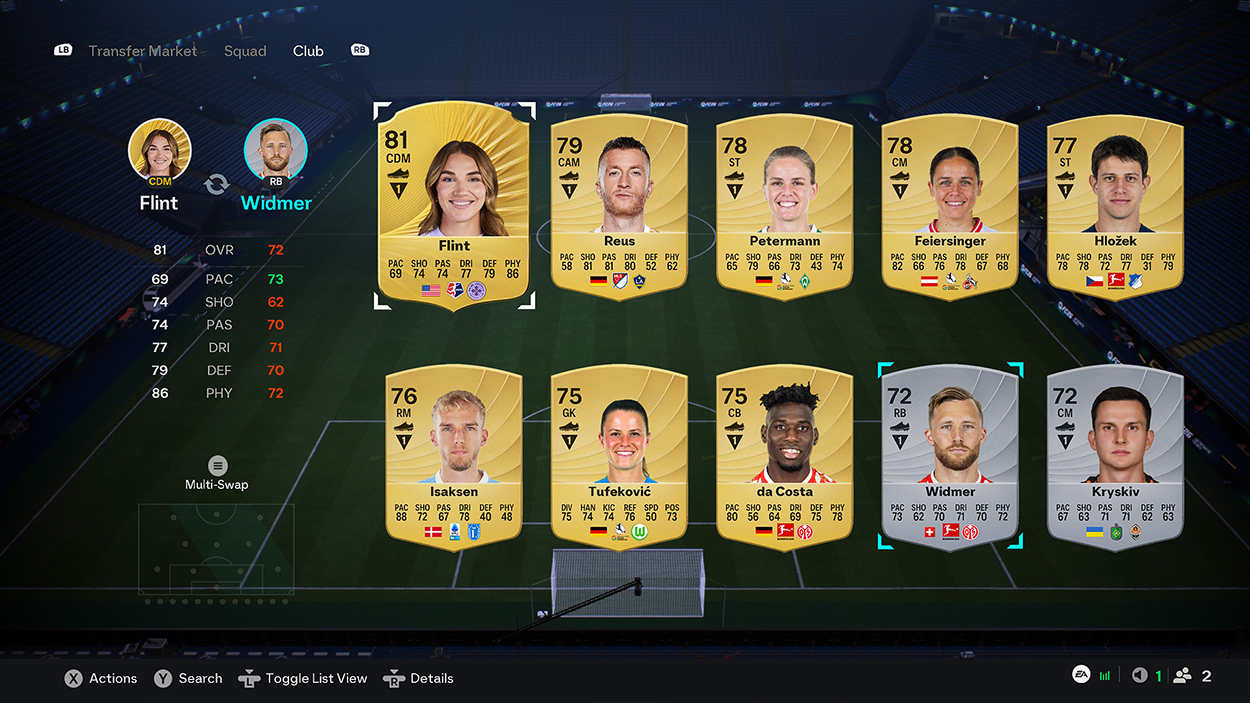
Task: Select the Club tab
Action: [x=308, y=51]
